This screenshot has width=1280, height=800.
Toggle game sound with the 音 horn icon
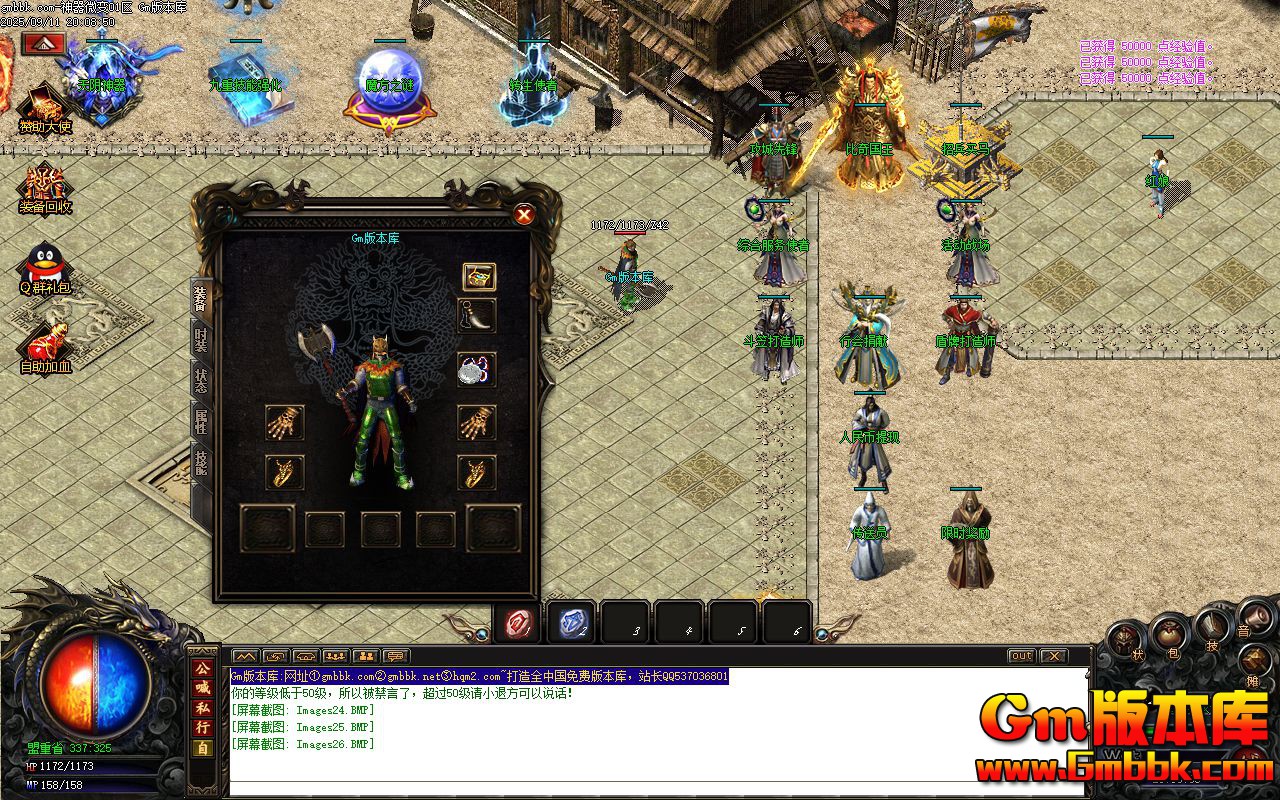tap(1255, 617)
